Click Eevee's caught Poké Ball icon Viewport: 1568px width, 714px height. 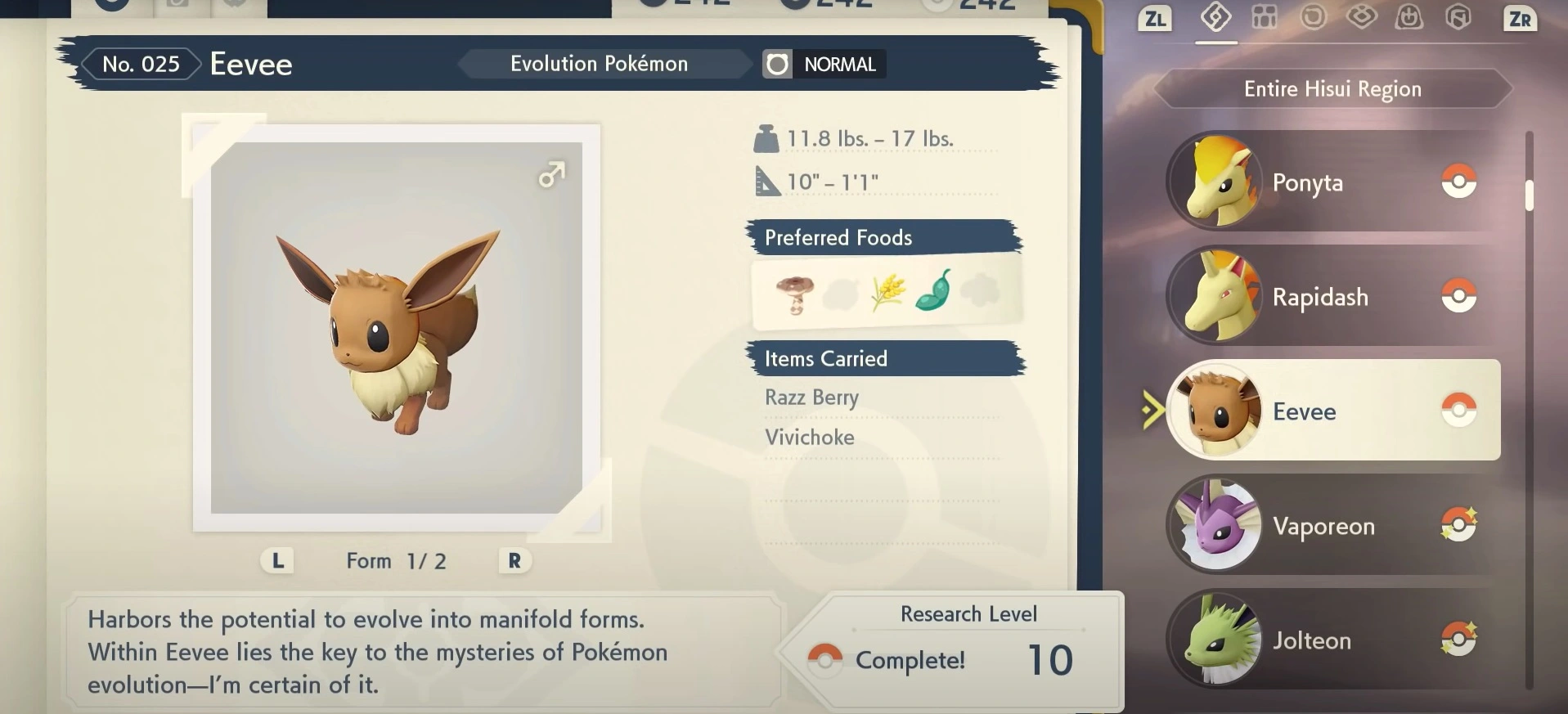(x=1462, y=410)
